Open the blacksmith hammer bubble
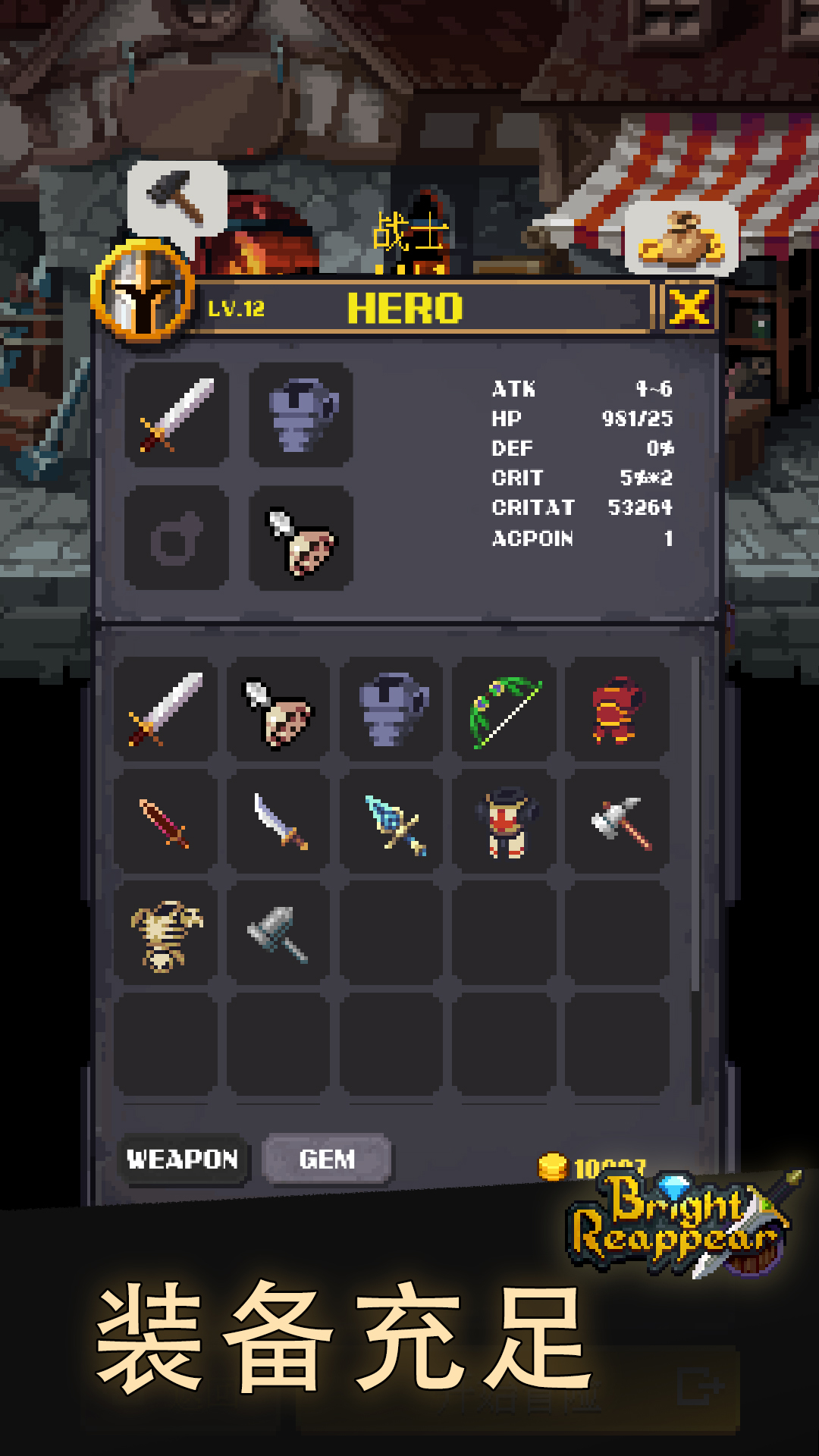The width and height of the screenshot is (819, 1456). (177, 196)
